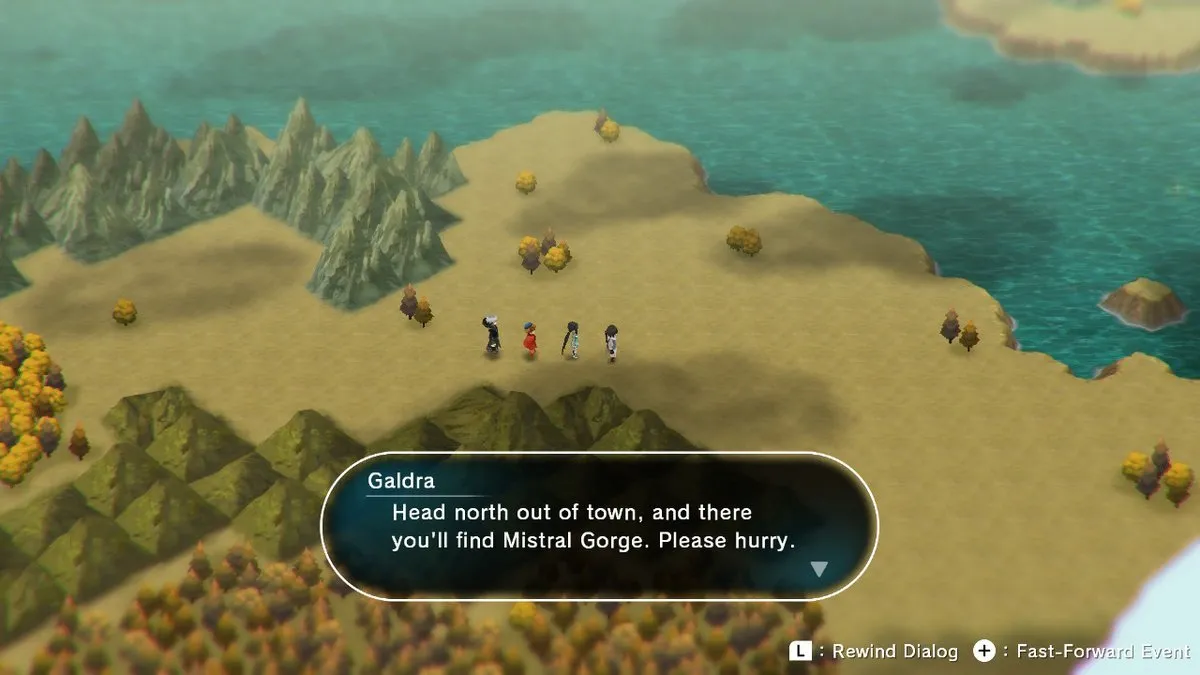This screenshot has height=675, width=1200.
Task: Advance Galdra's dialogue via the down arrow
Action: coord(819,569)
